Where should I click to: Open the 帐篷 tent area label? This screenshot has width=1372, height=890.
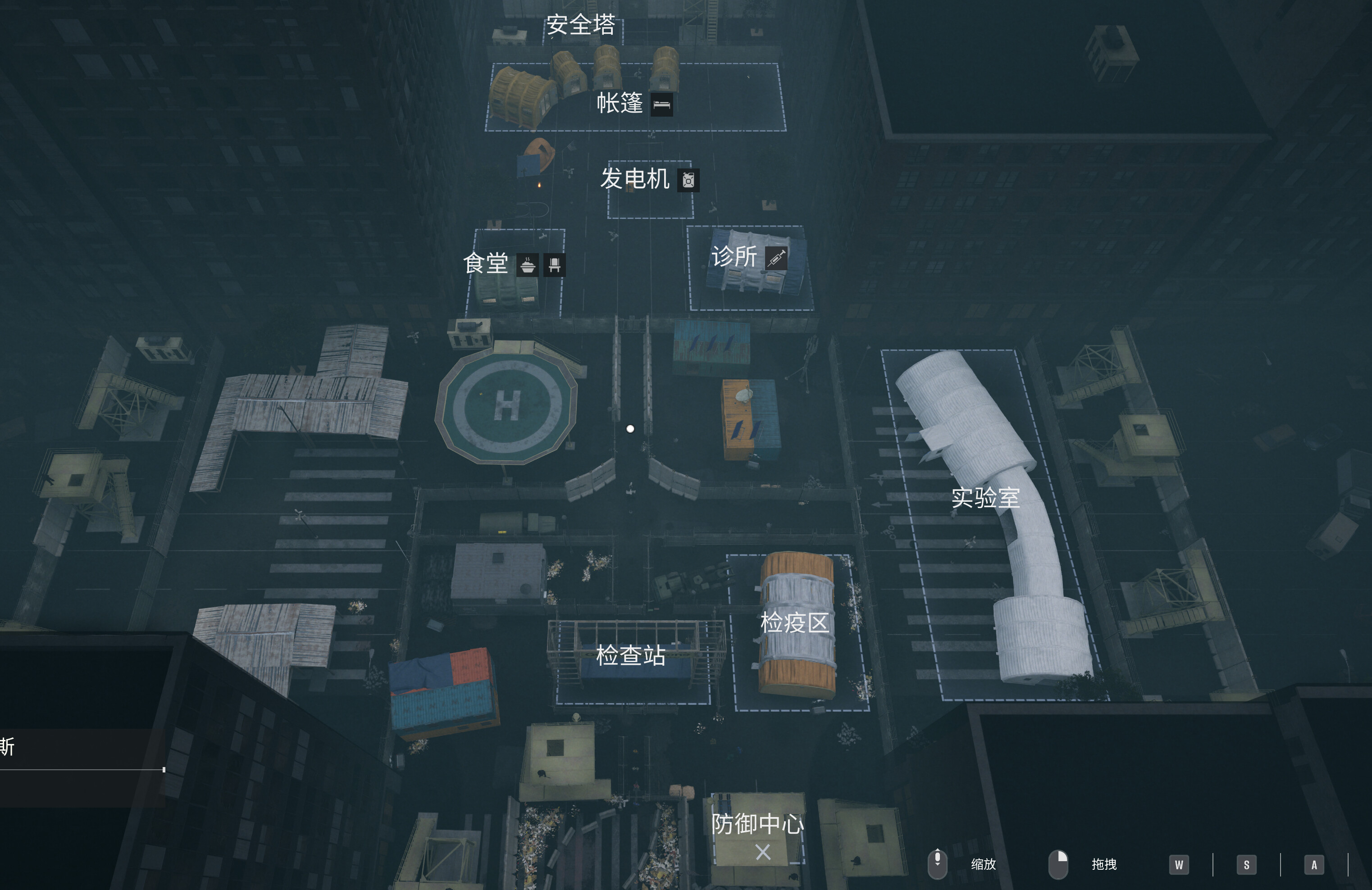[620, 104]
